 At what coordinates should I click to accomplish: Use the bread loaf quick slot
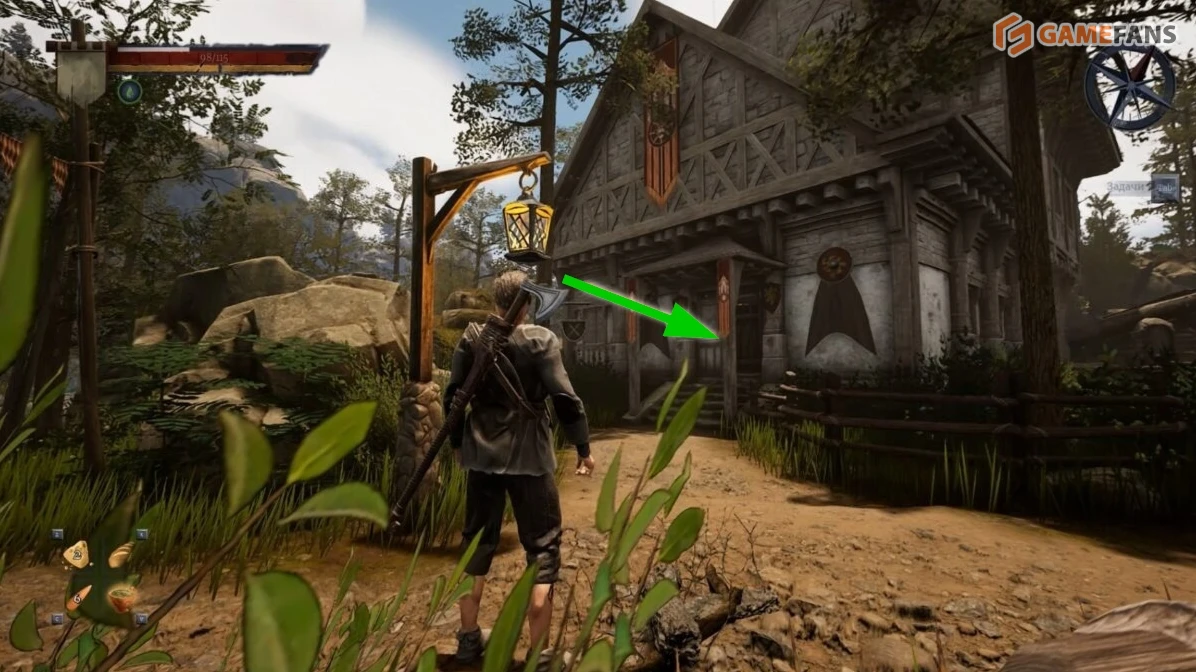(x=120, y=555)
